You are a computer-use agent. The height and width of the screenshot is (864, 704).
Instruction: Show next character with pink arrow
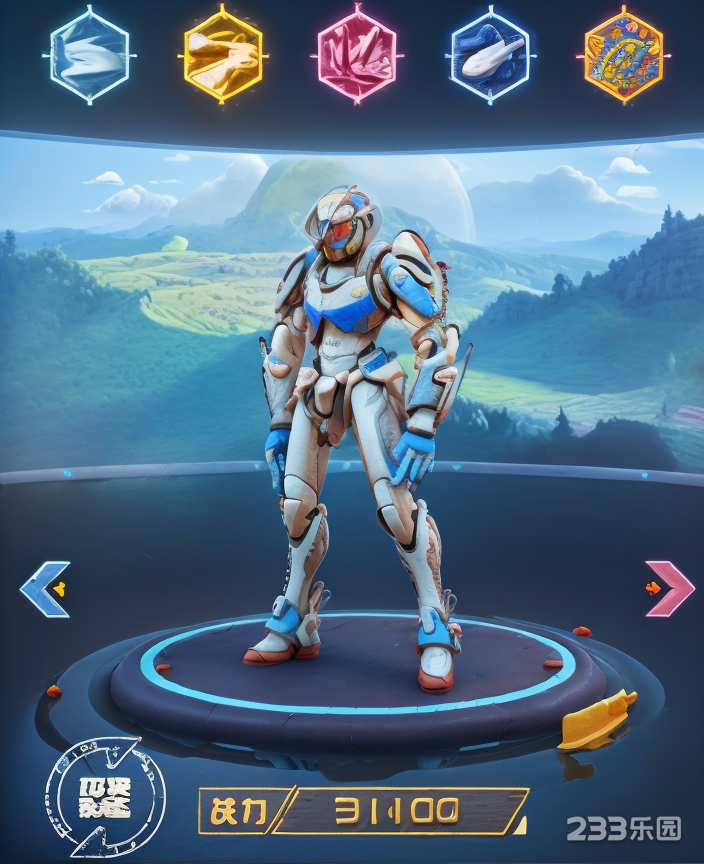tap(669, 588)
